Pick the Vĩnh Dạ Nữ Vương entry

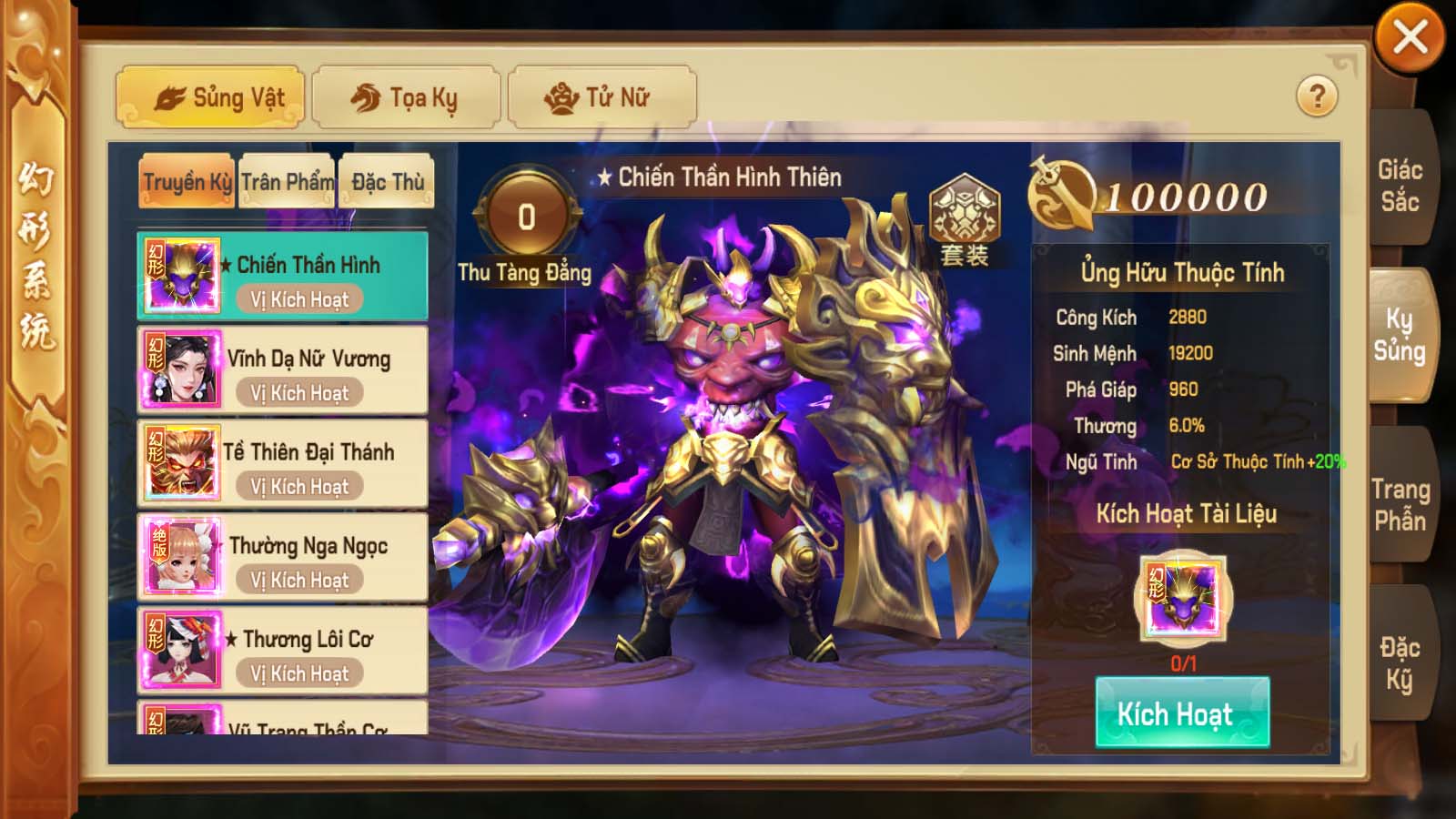click(282, 370)
